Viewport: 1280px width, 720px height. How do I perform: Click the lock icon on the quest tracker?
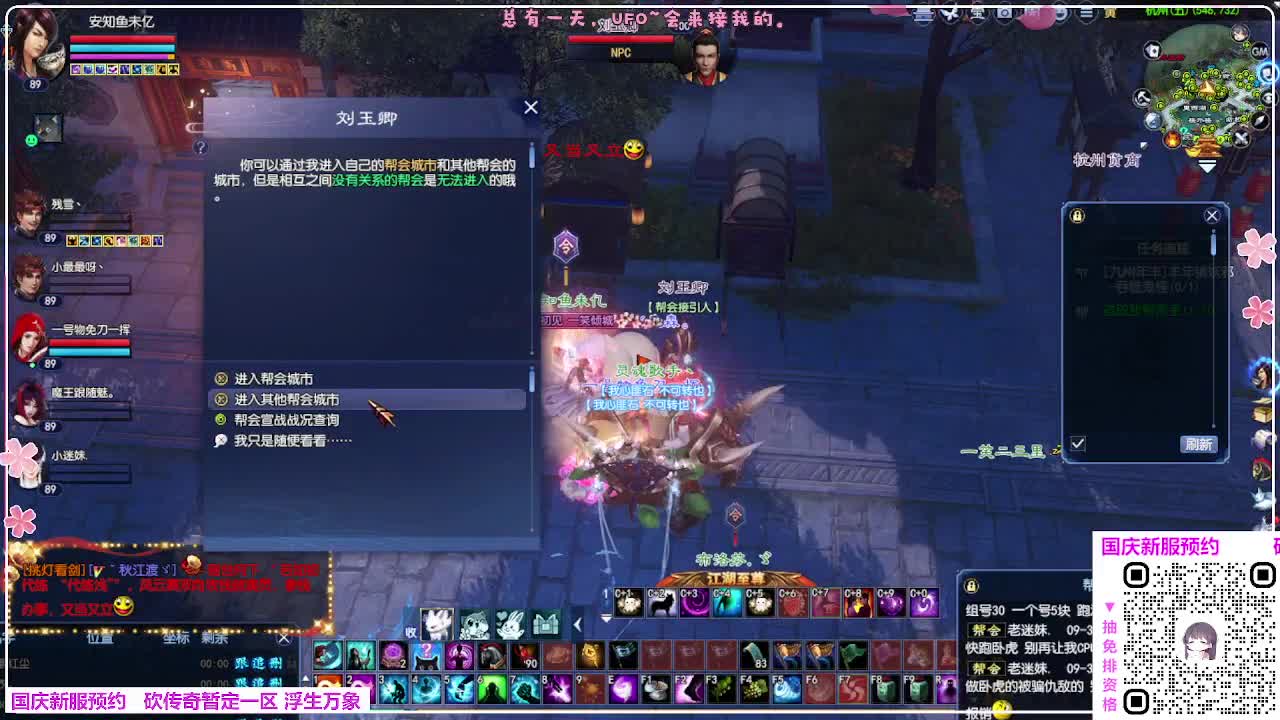click(x=1076, y=216)
